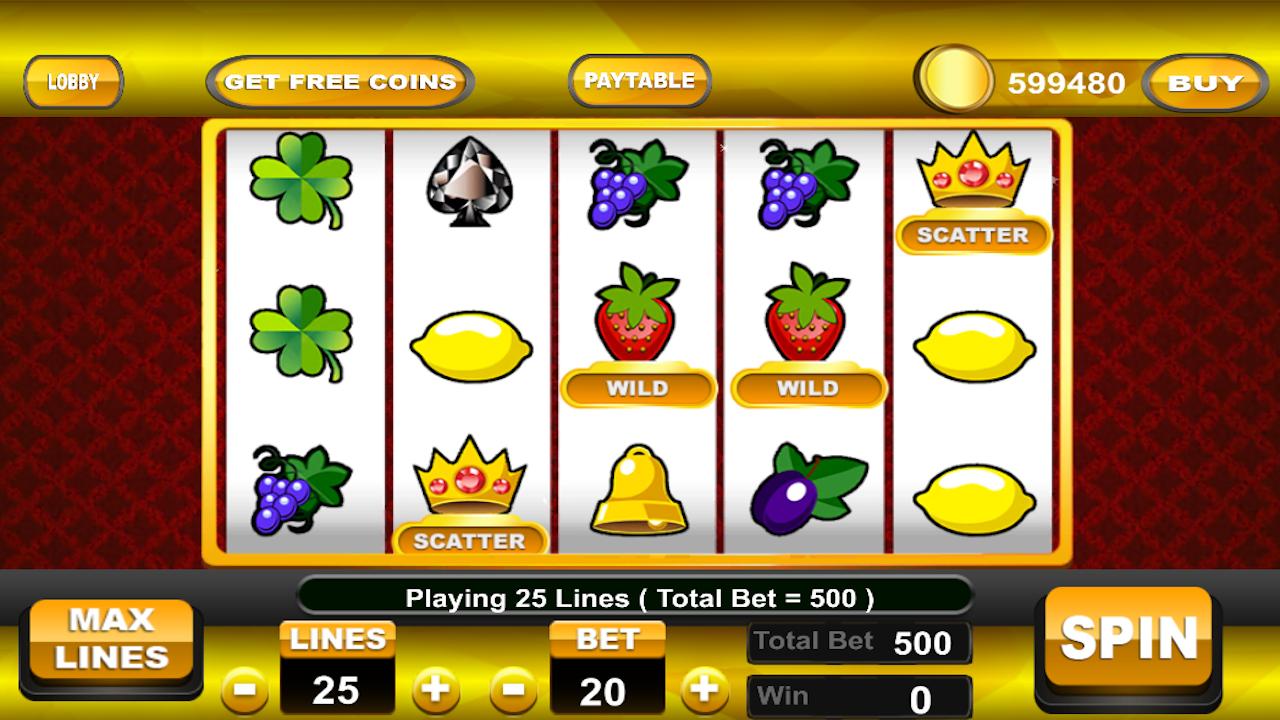1280x720 pixels.
Task: Click the Total Bet 500 display
Action: (x=860, y=641)
